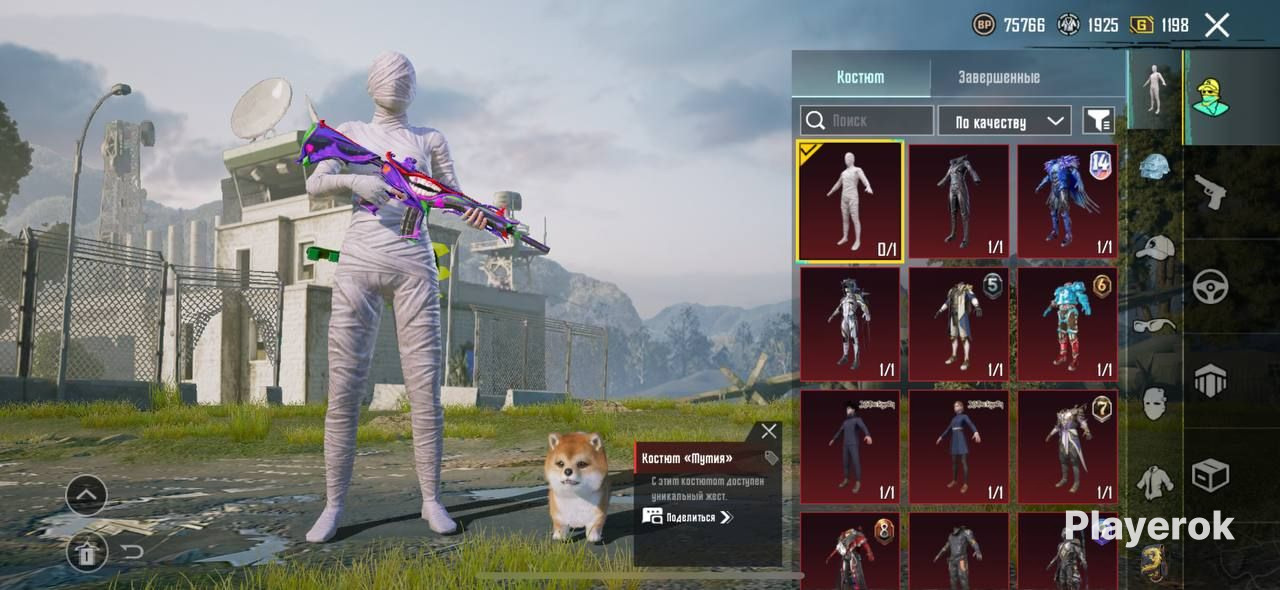
Task: Switch to the Завершенные tab
Action: click(998, 77)
